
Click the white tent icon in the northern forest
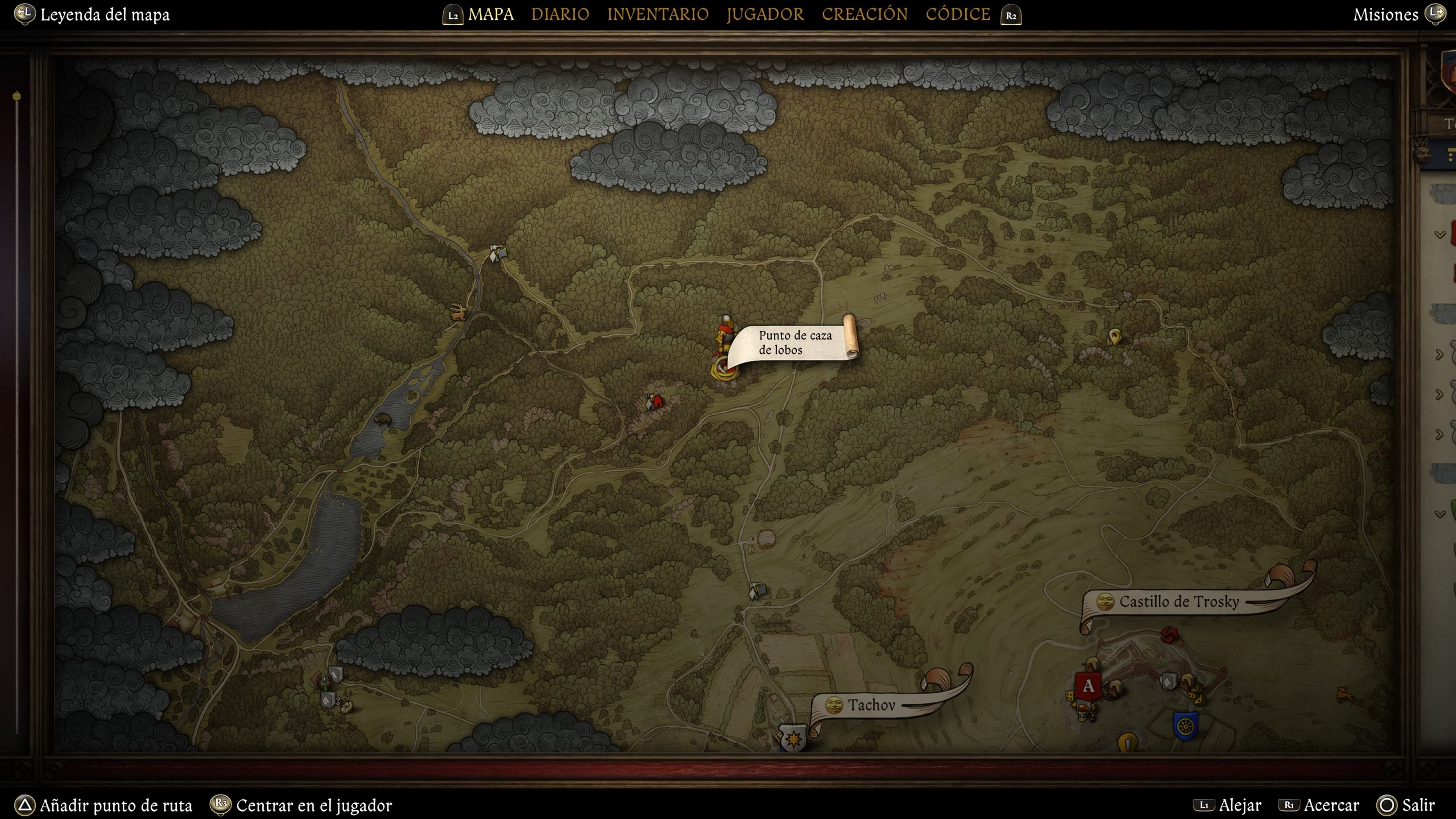pos(496,255)
